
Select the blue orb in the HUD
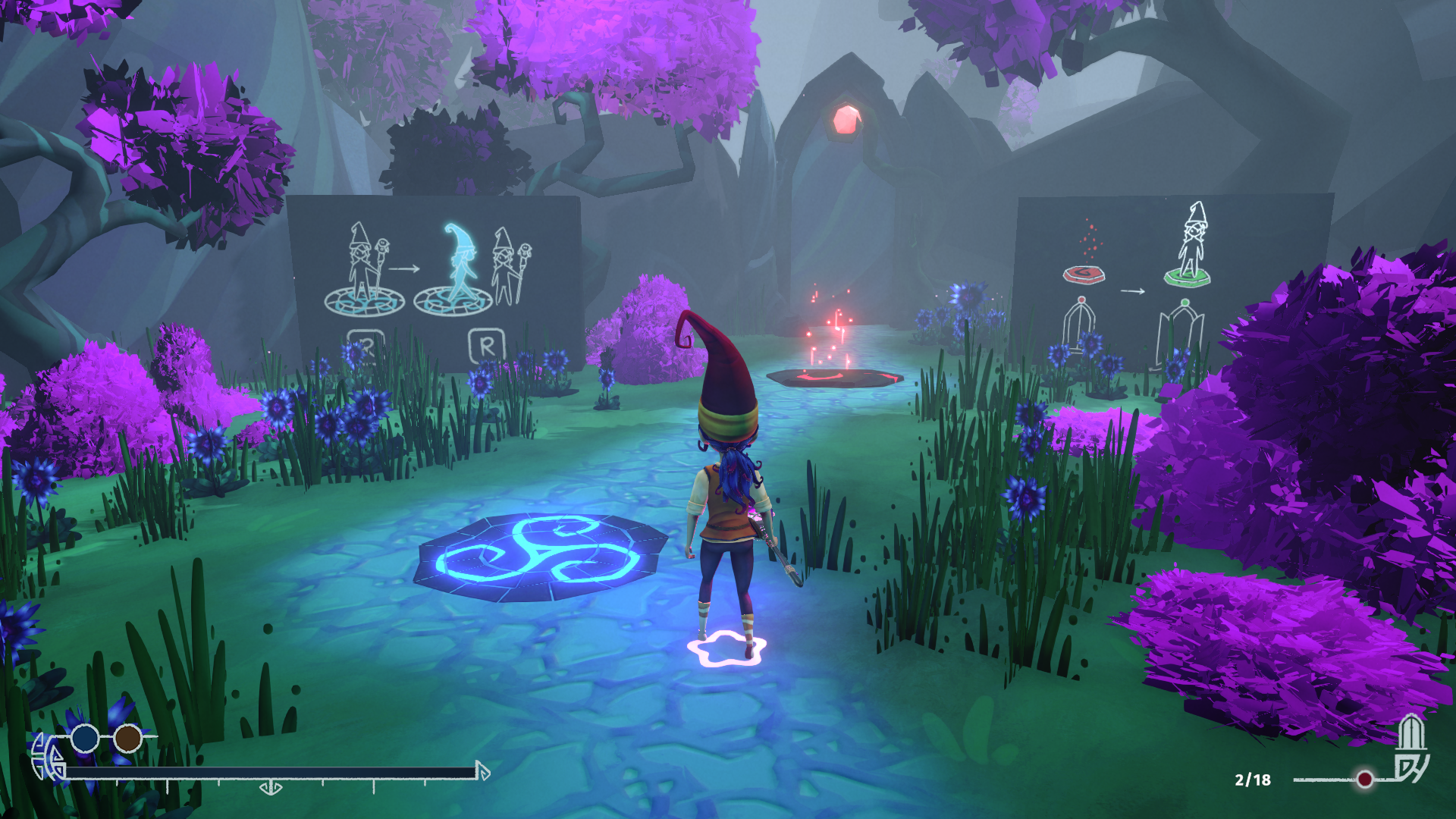(x=85, y=738)
